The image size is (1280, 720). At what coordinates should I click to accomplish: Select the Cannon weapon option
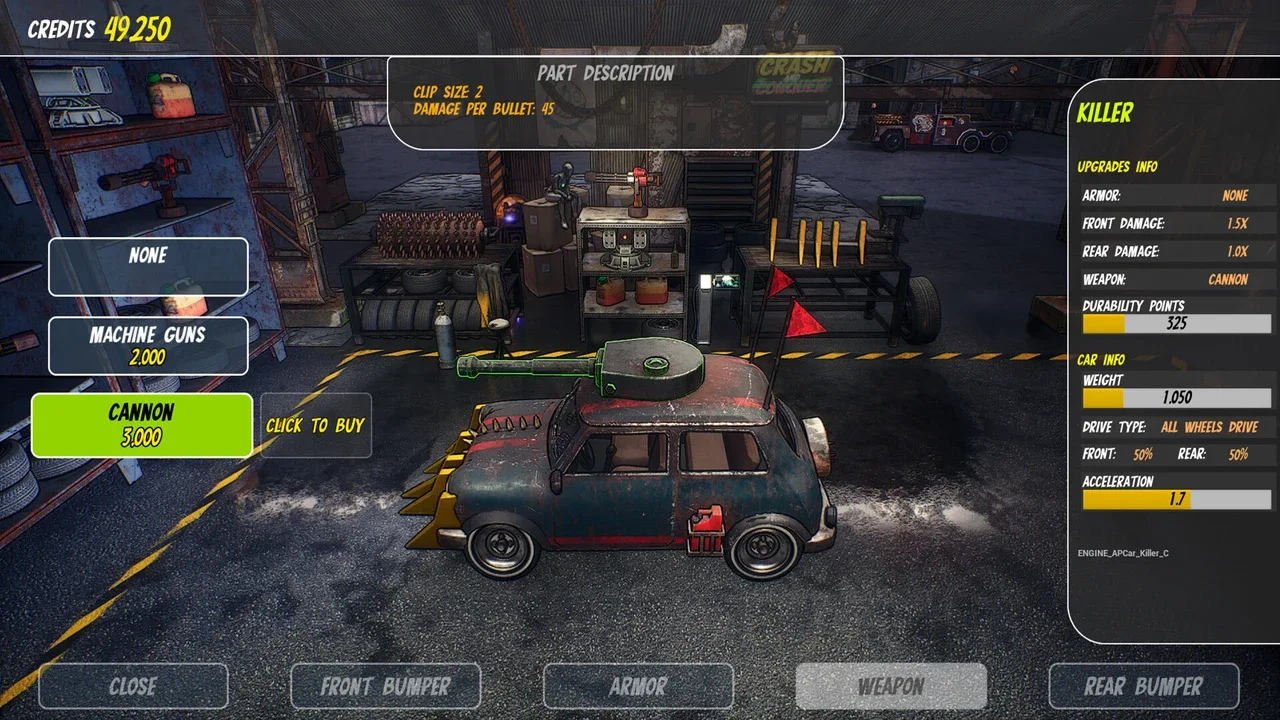pyautogui.click(x=142, y=425)
